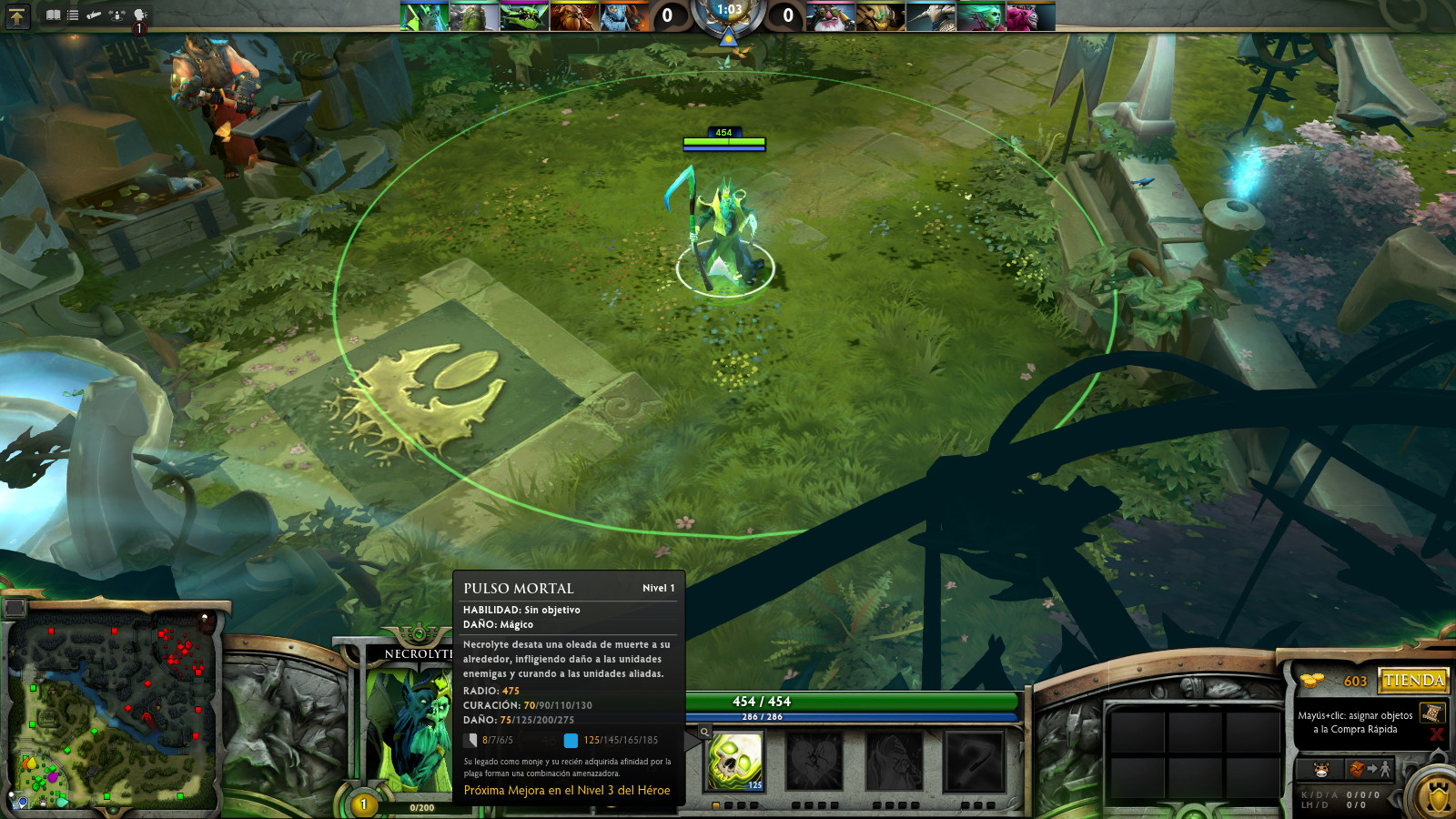Click the red X to cancel quick buy
The height and width of the screenshot is (819, 1456).
[x=1435, y=733]
